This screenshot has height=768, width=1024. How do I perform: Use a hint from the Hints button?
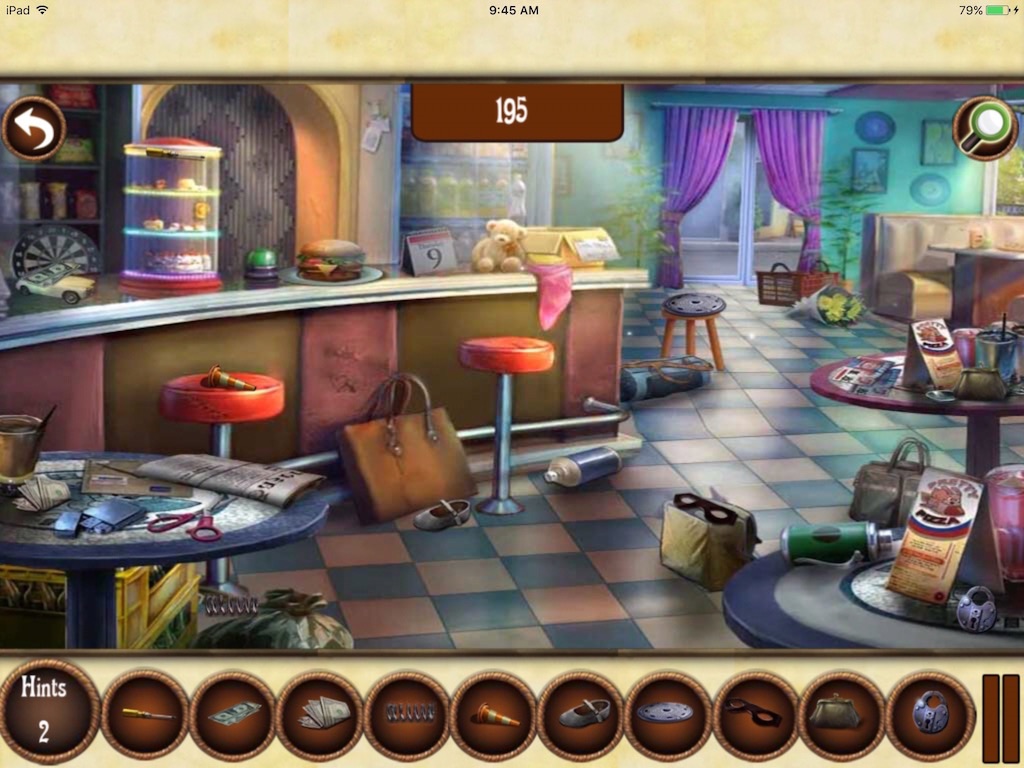click(x=44, y=711)
